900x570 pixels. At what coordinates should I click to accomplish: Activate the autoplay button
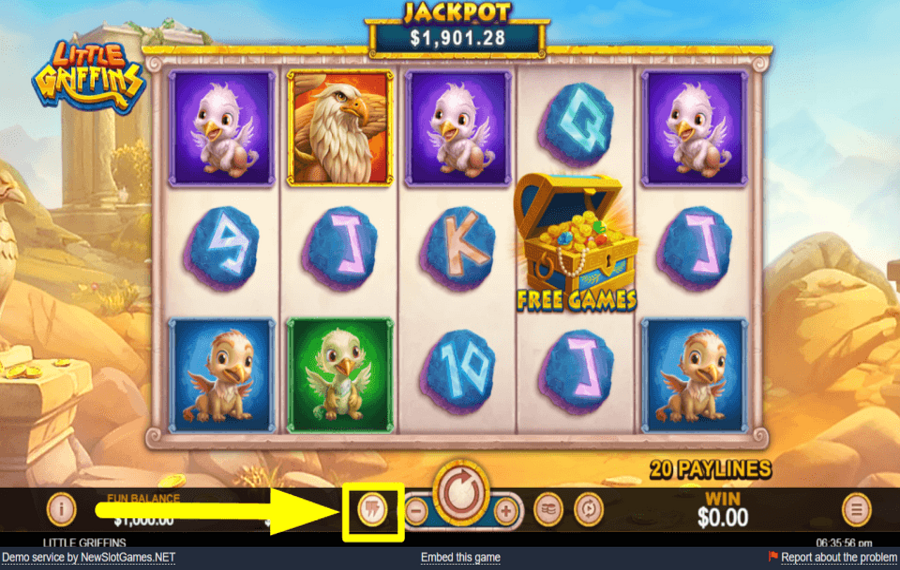[x=590, y=510]
